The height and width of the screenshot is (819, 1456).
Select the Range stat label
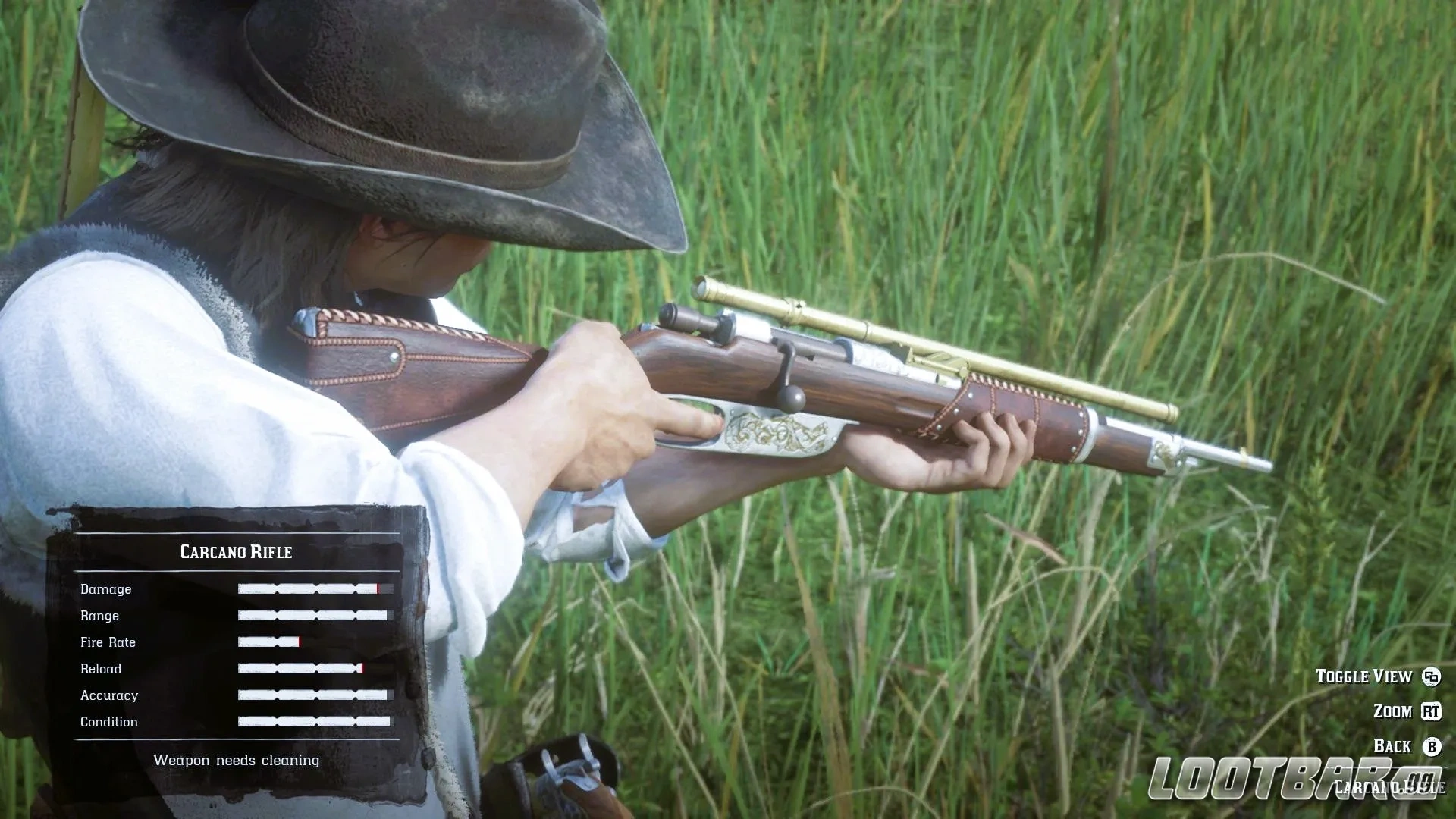coord(99,616)
